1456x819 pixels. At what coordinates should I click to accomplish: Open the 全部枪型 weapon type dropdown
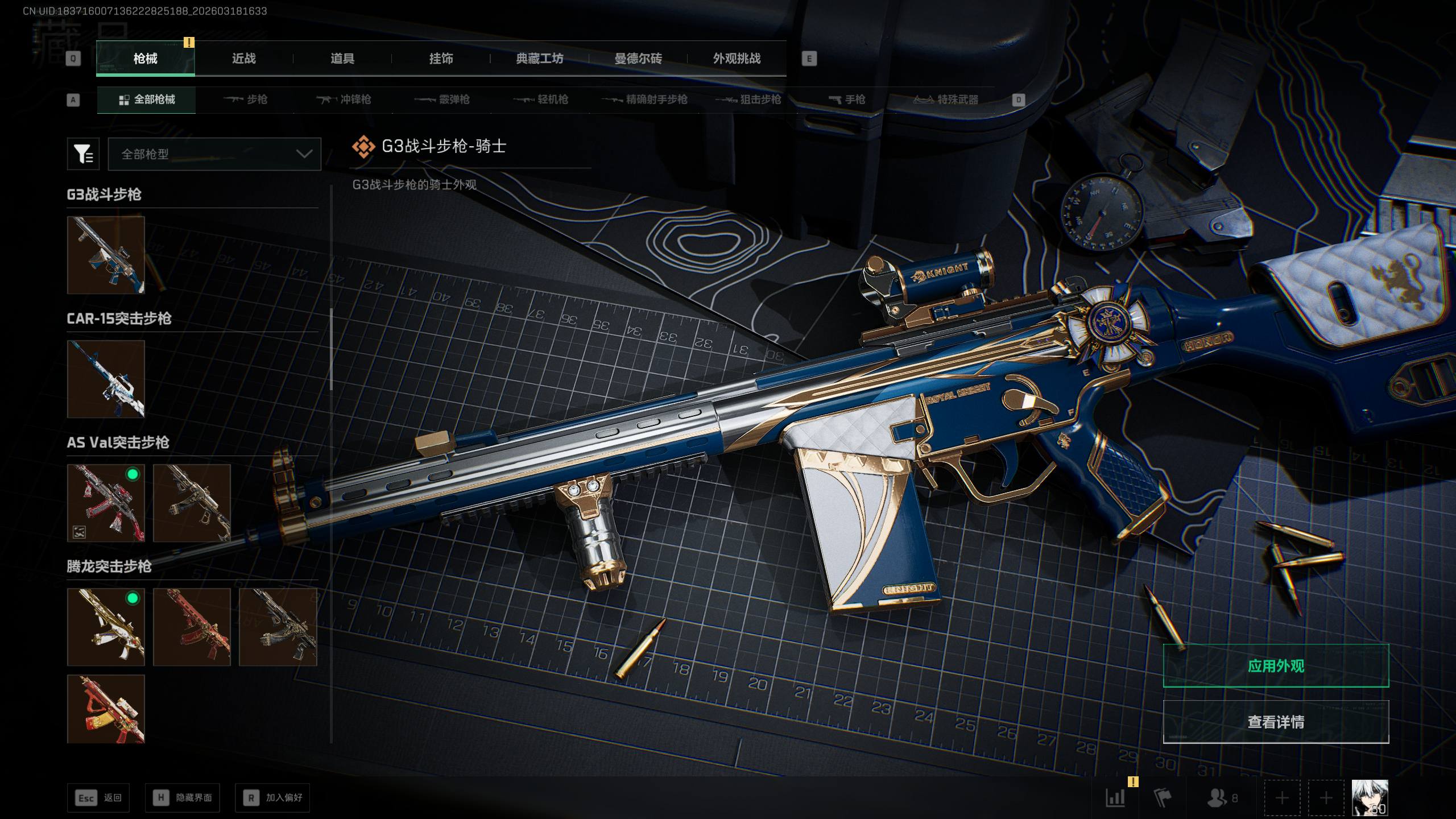coord(214,154)
